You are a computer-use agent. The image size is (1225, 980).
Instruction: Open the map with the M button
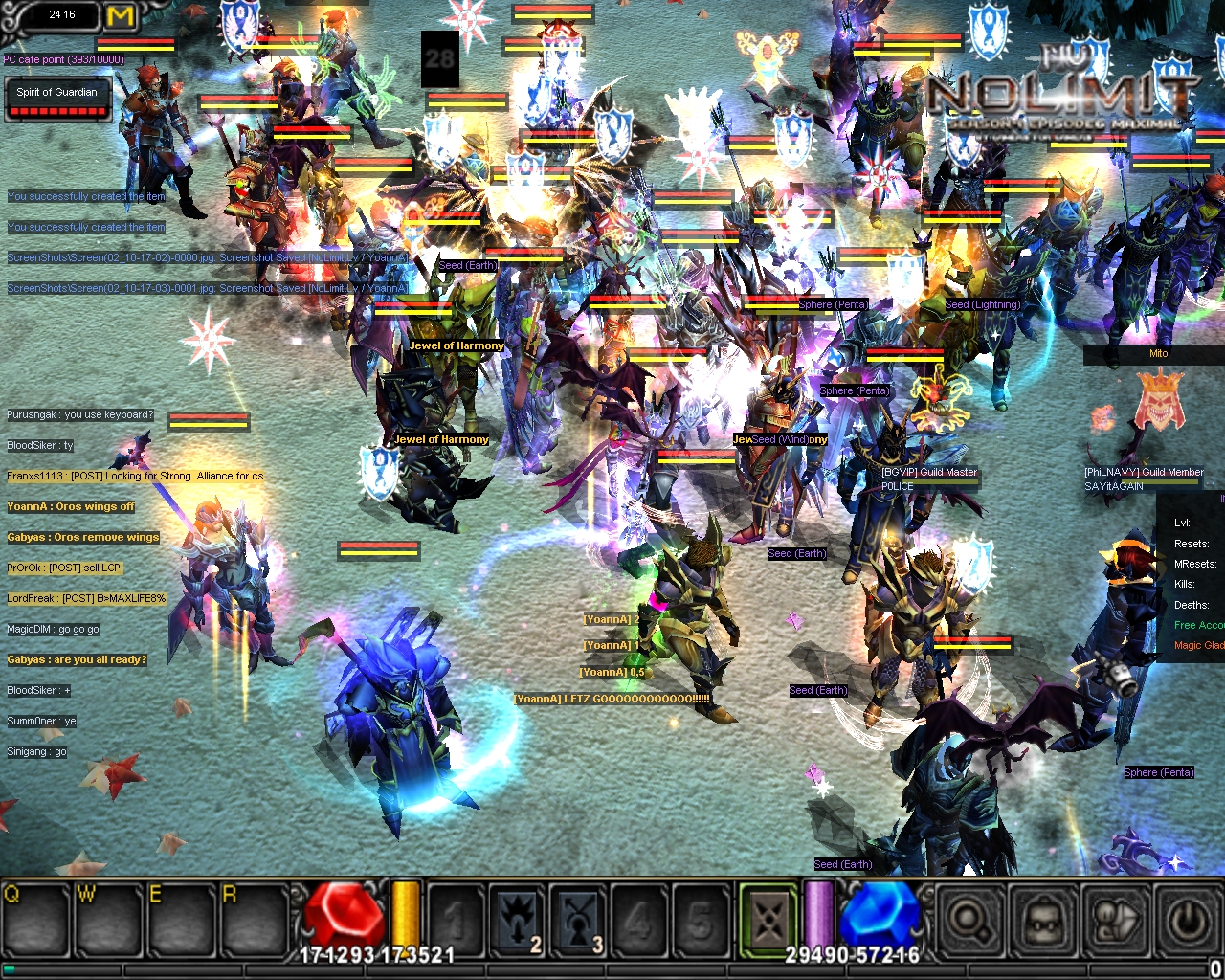tap(121, 16)
